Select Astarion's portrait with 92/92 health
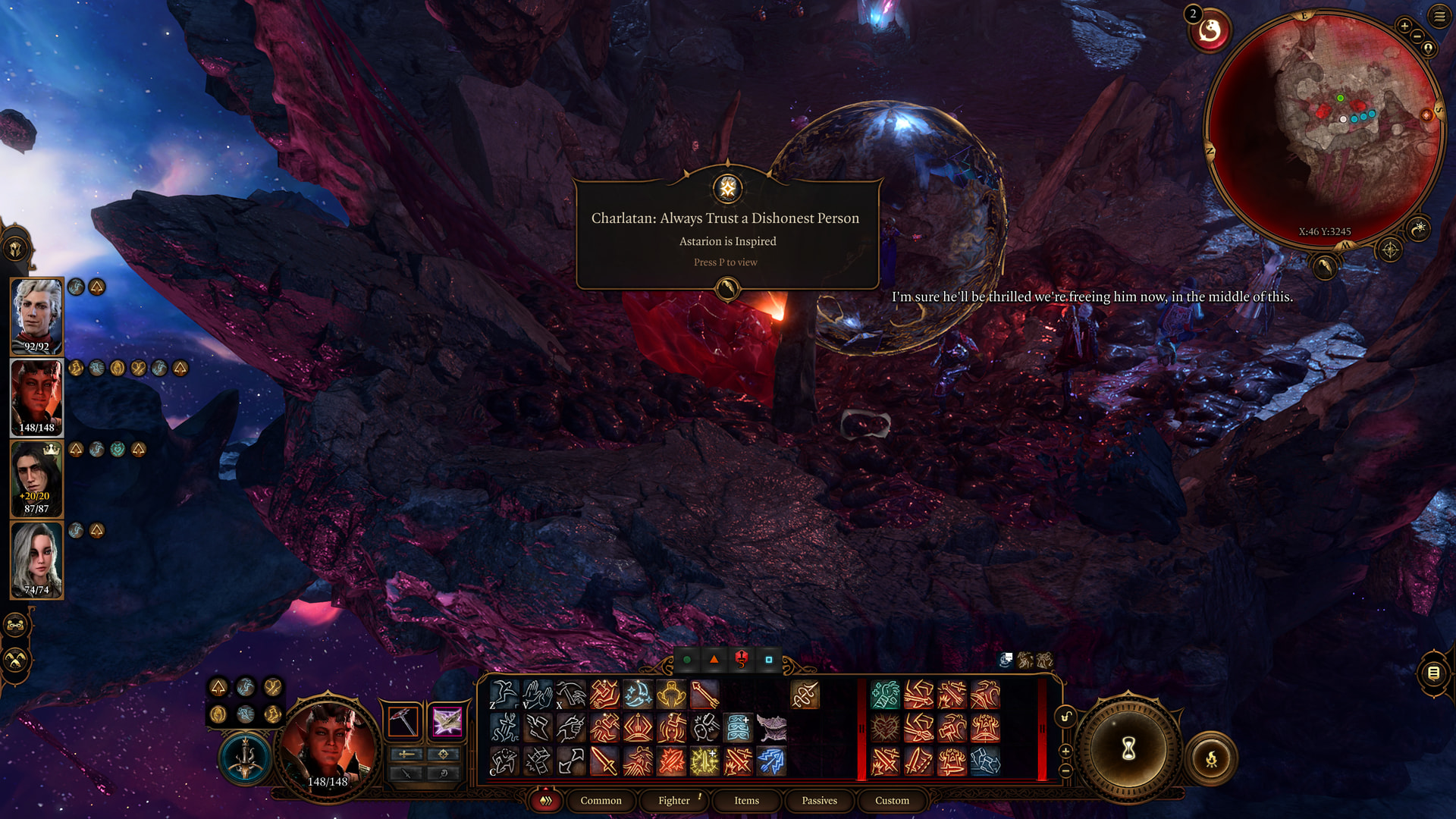Viewport: 1456px width, 819px height. click(36, 316)
